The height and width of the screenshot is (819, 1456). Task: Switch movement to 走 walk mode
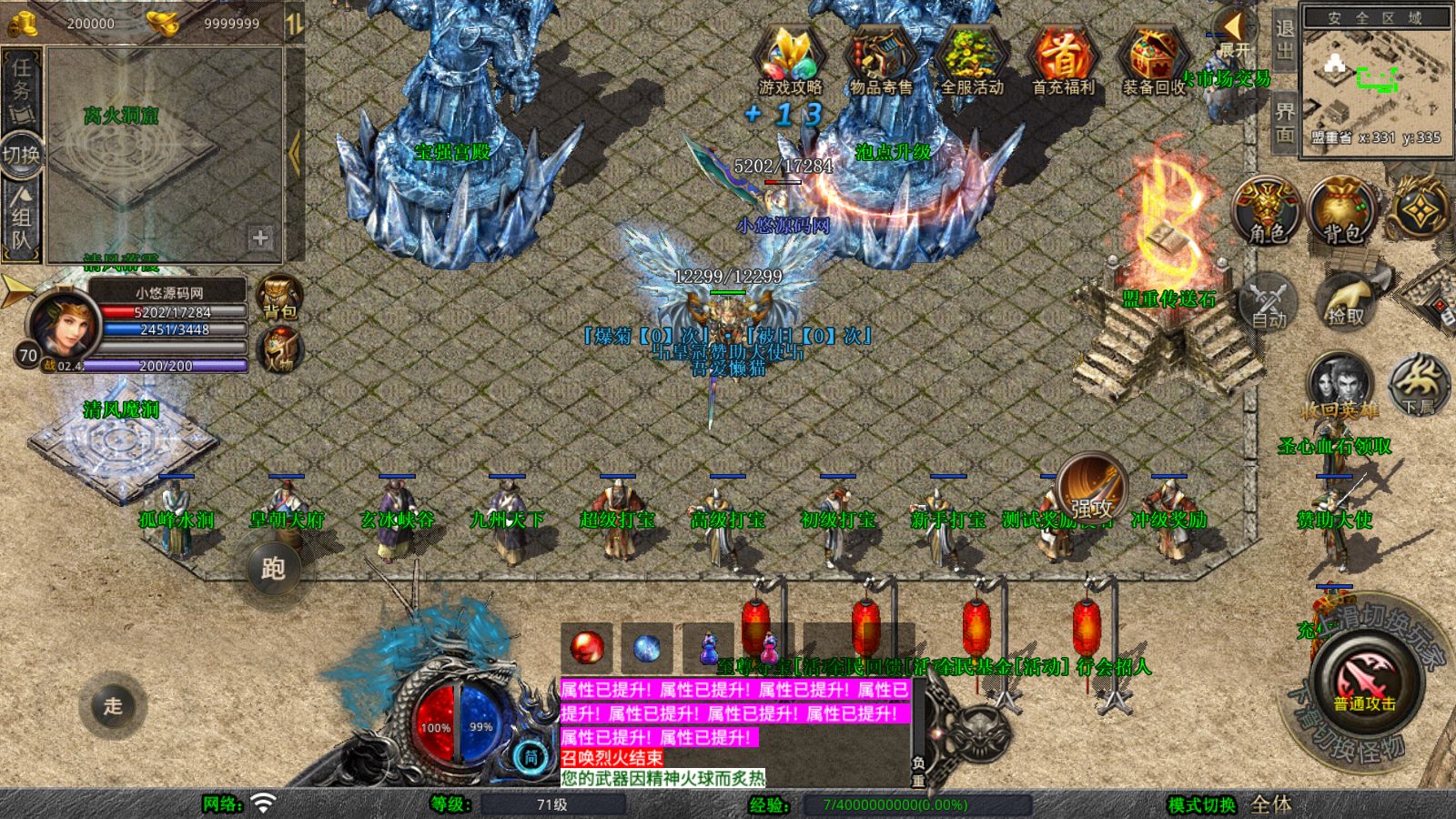(113, 705)
